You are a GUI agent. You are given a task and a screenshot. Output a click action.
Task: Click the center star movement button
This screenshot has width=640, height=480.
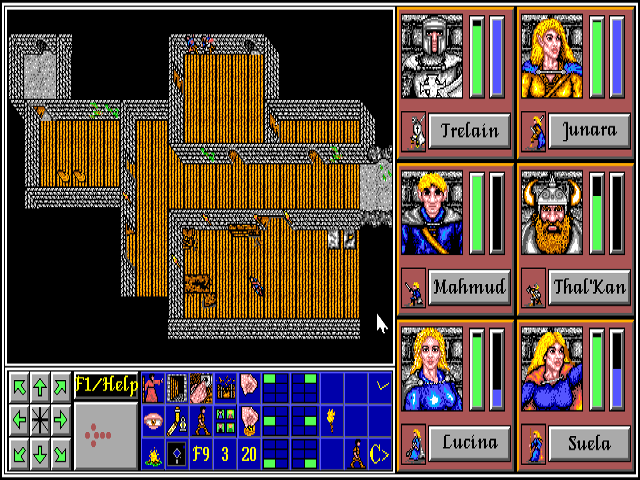(x=40, y=421)
